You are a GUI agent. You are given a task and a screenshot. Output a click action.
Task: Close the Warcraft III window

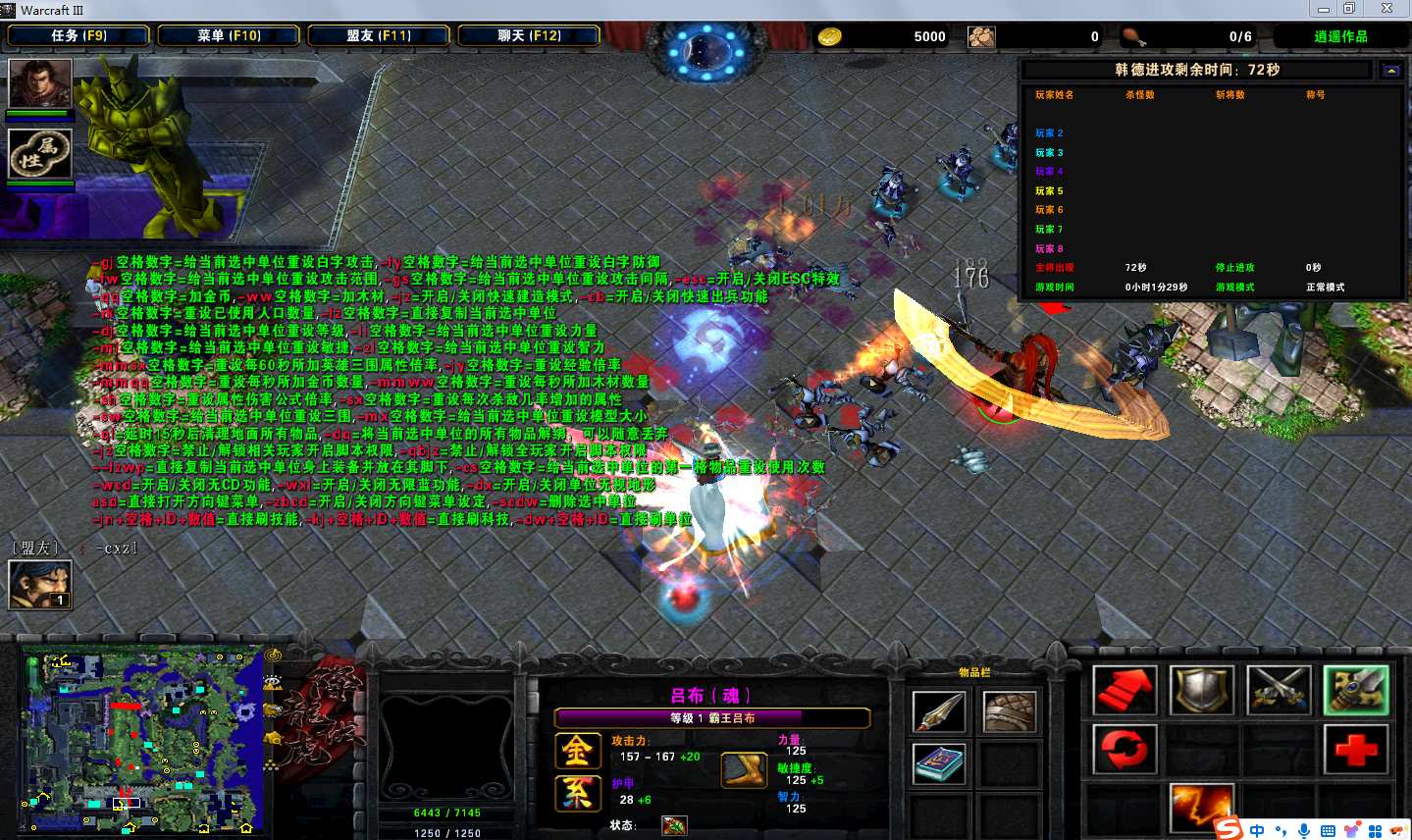[1386, 9]
